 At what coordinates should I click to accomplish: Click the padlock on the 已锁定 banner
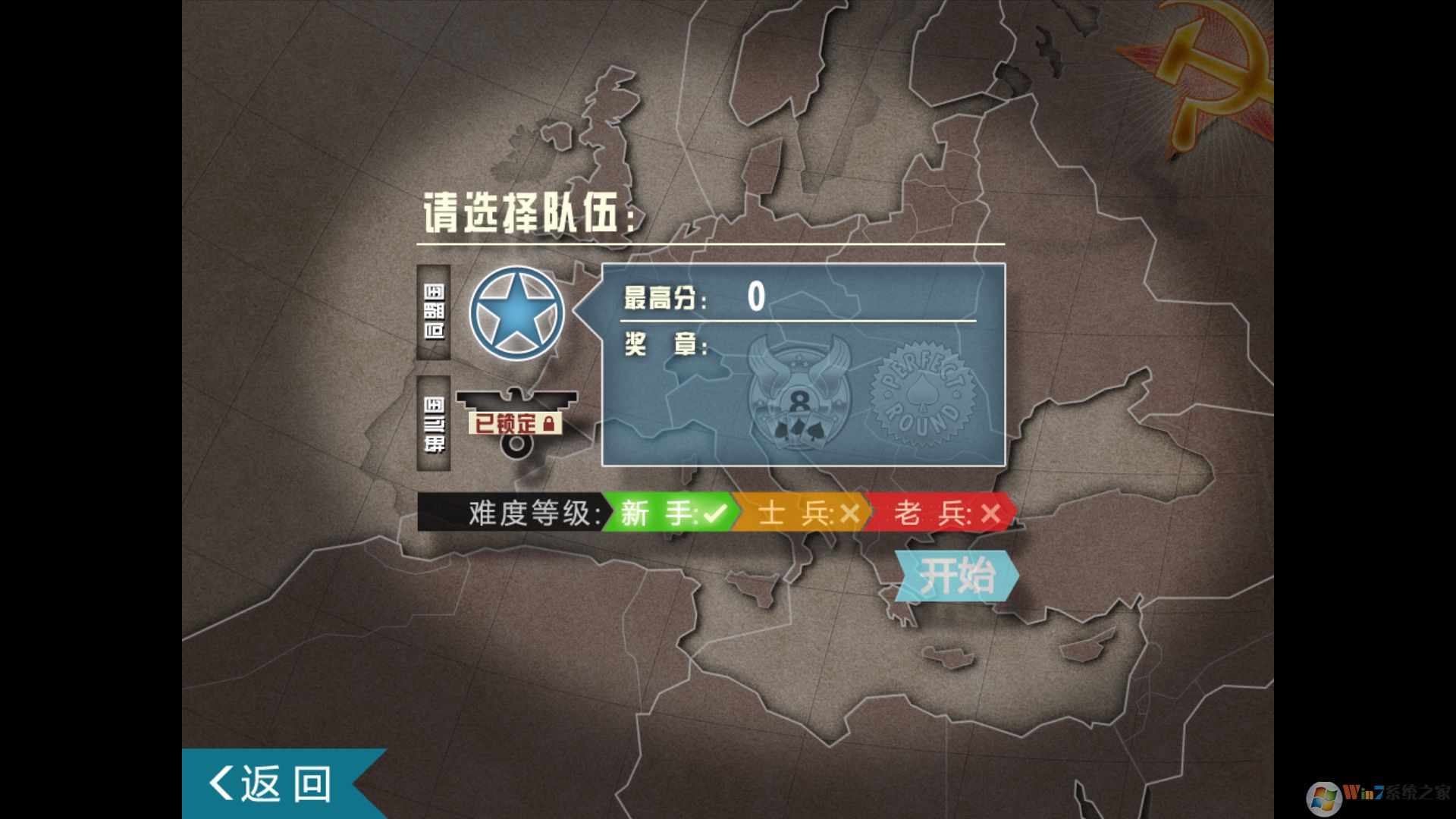[x=551, y=425]
